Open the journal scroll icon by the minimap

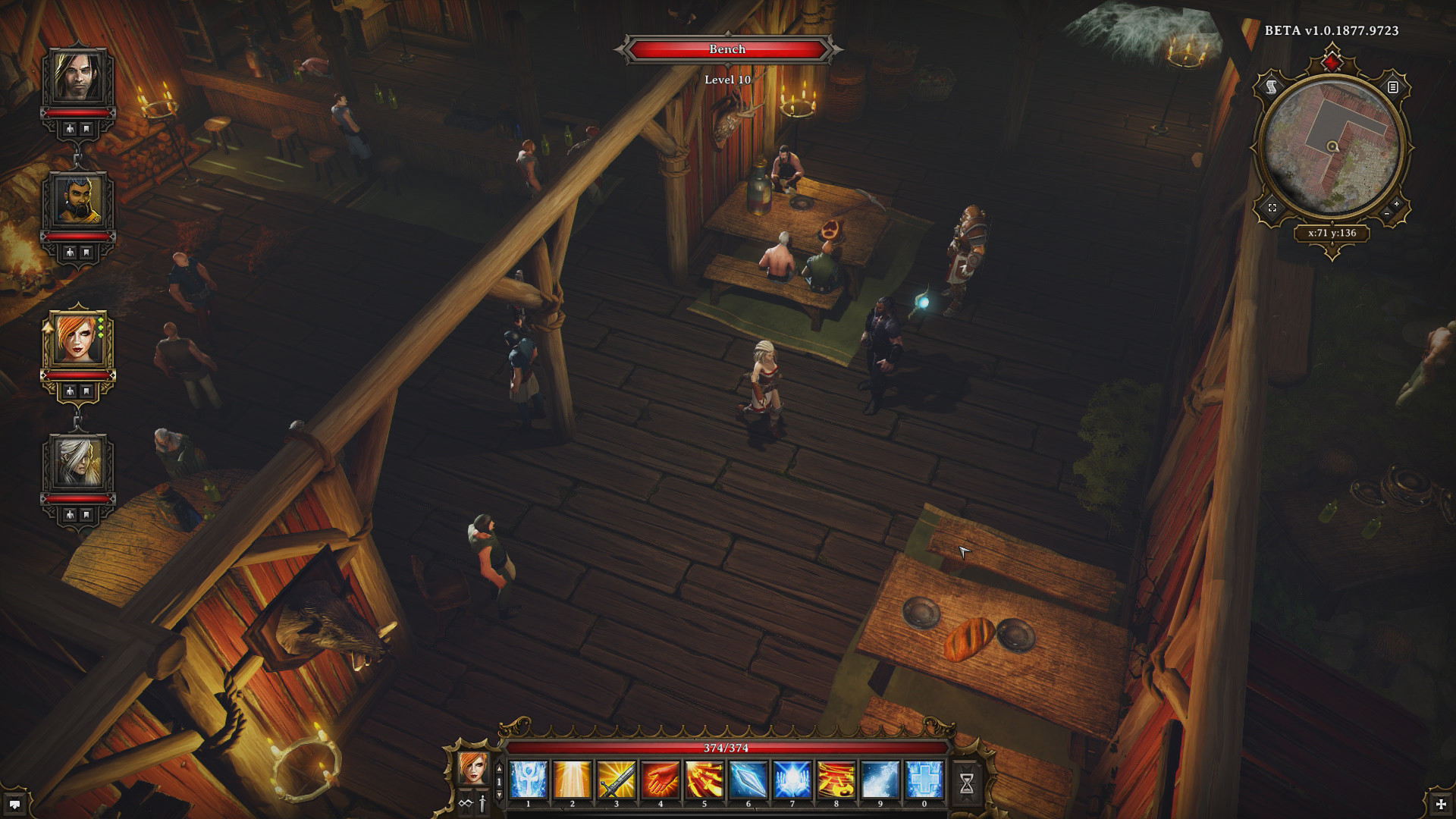tap(1272, 87)
